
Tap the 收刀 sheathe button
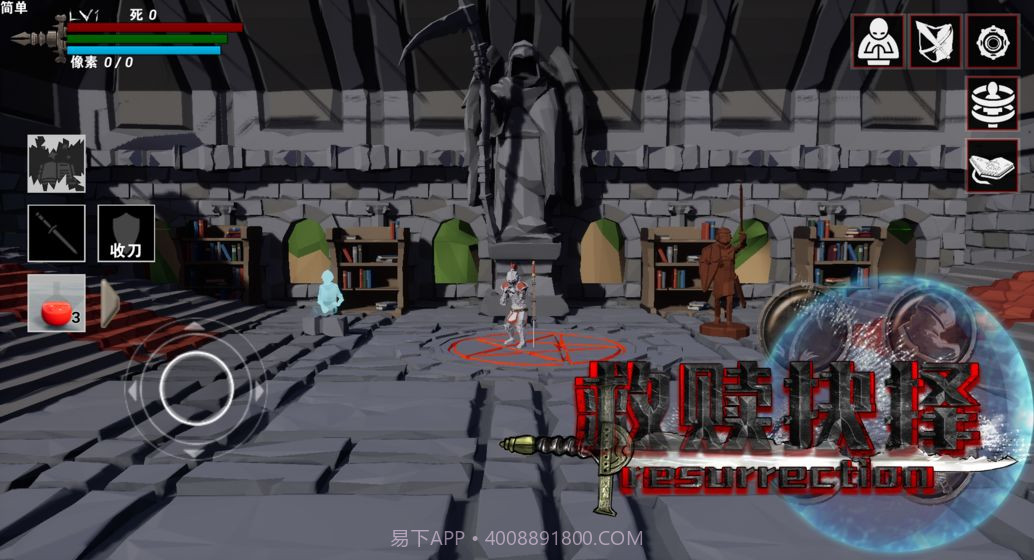pyautogui.click(x=126, y=233)
